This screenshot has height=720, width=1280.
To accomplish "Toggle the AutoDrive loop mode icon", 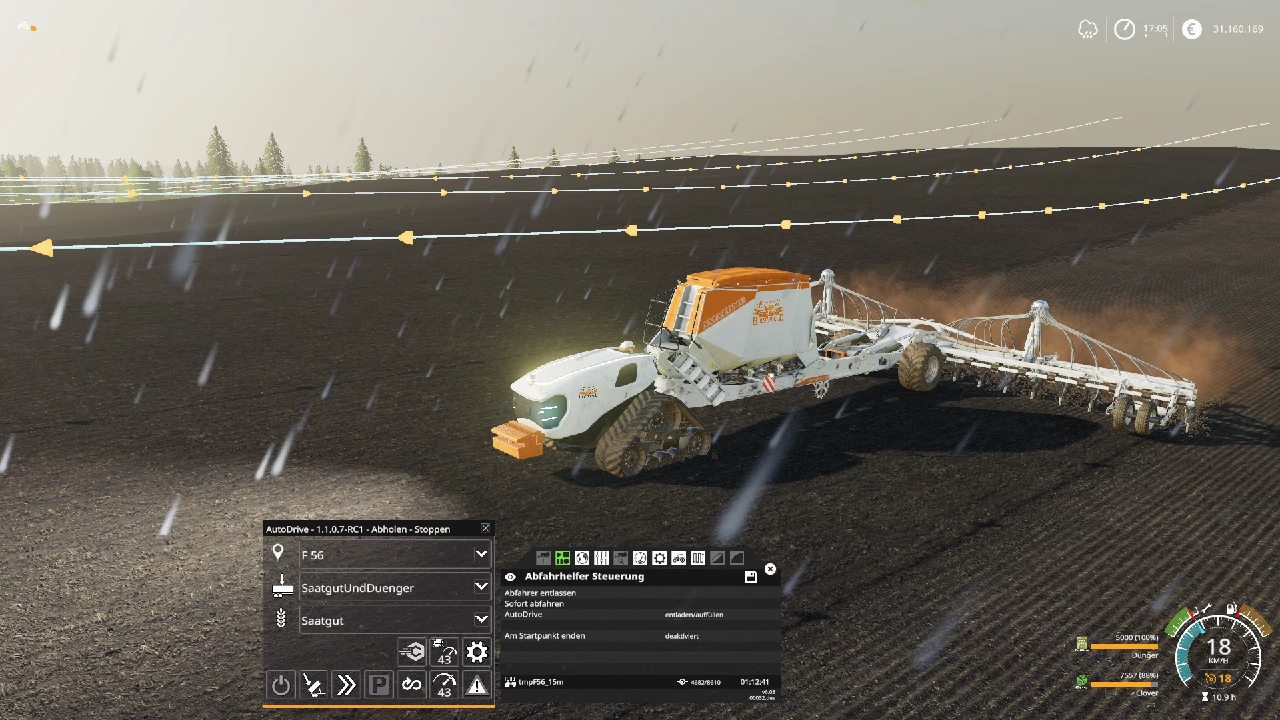I will point(412,685).
